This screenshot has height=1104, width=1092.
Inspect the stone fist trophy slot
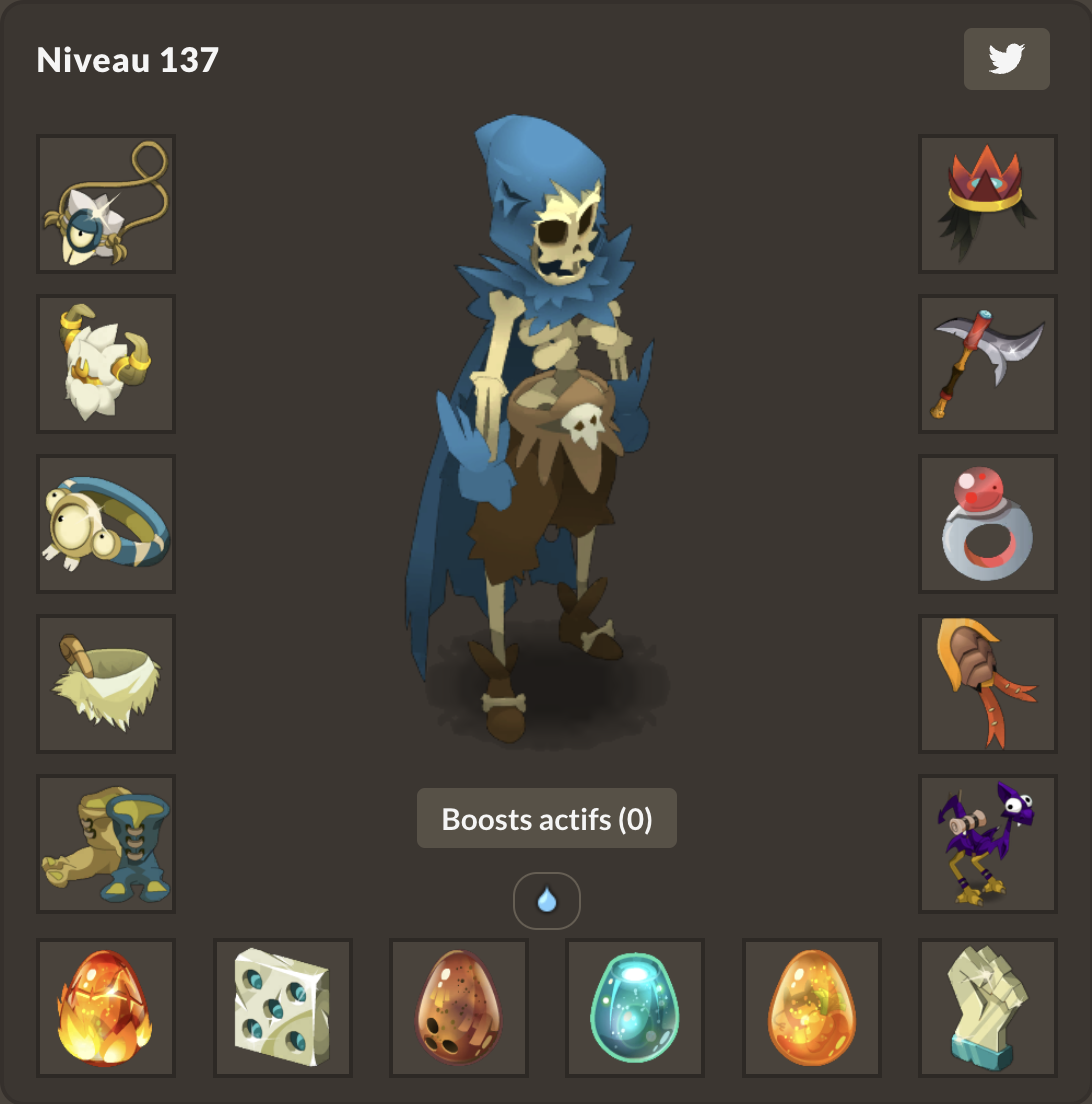988,1008
